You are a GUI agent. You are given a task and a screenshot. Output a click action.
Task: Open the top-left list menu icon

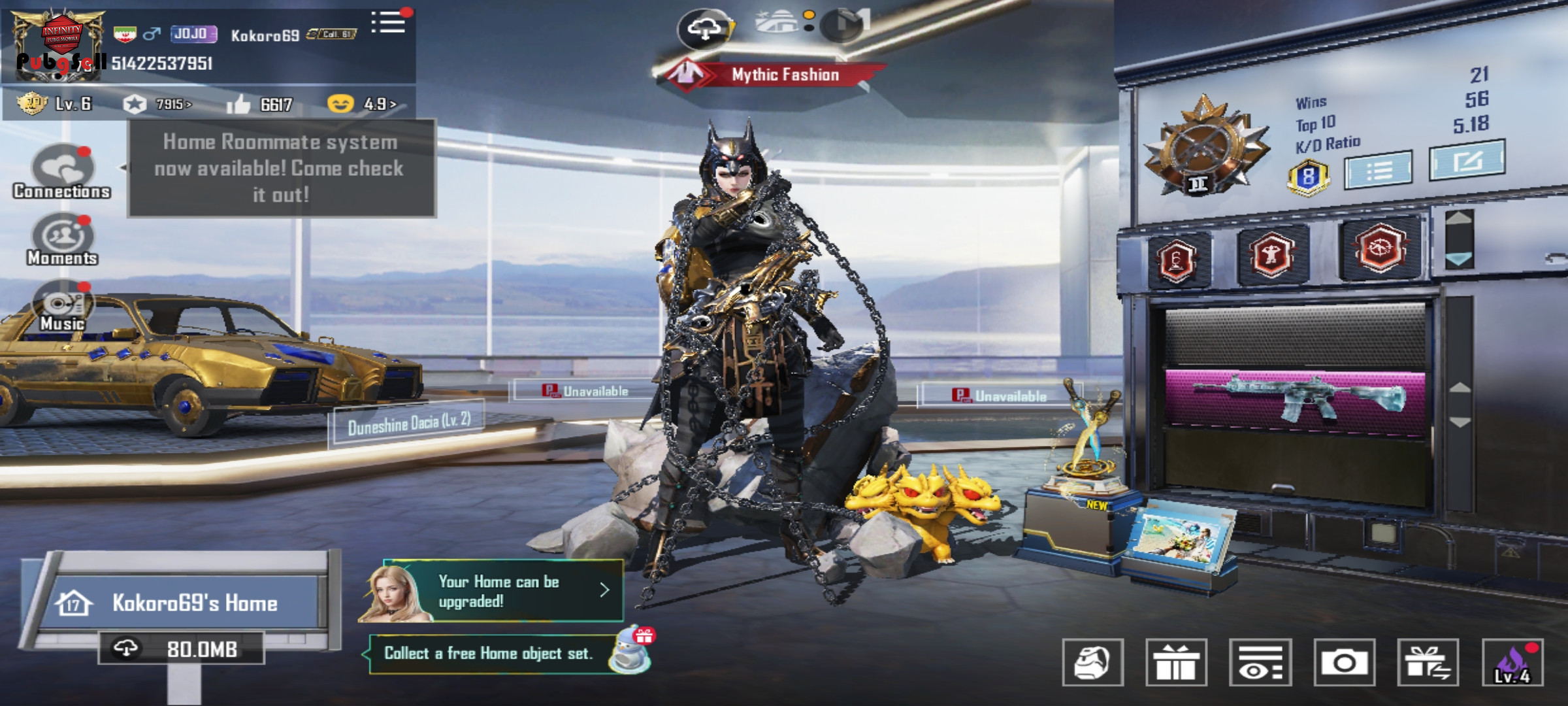[389, 24]
